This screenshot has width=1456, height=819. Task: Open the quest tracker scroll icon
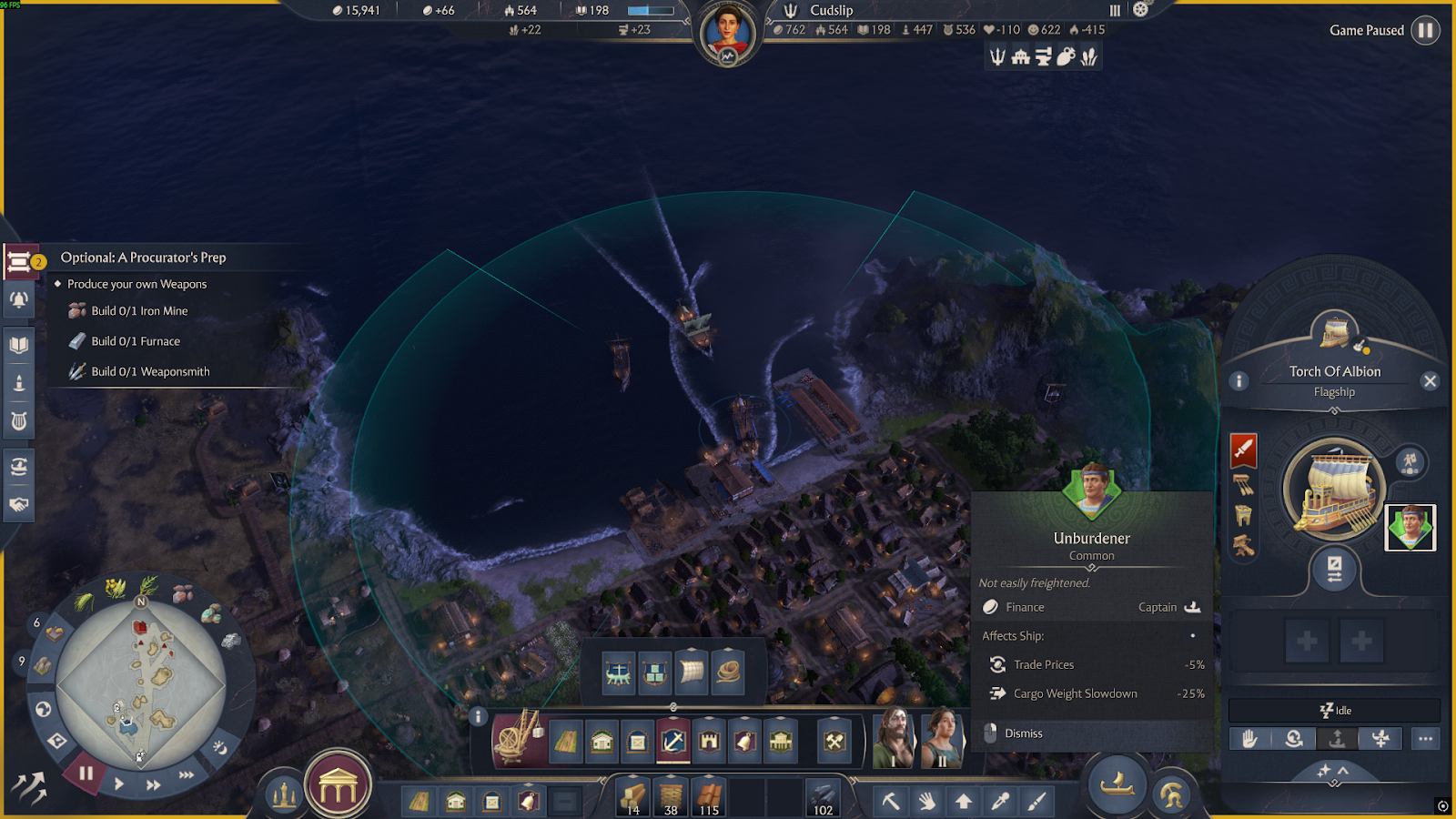[x=19, y=262]
